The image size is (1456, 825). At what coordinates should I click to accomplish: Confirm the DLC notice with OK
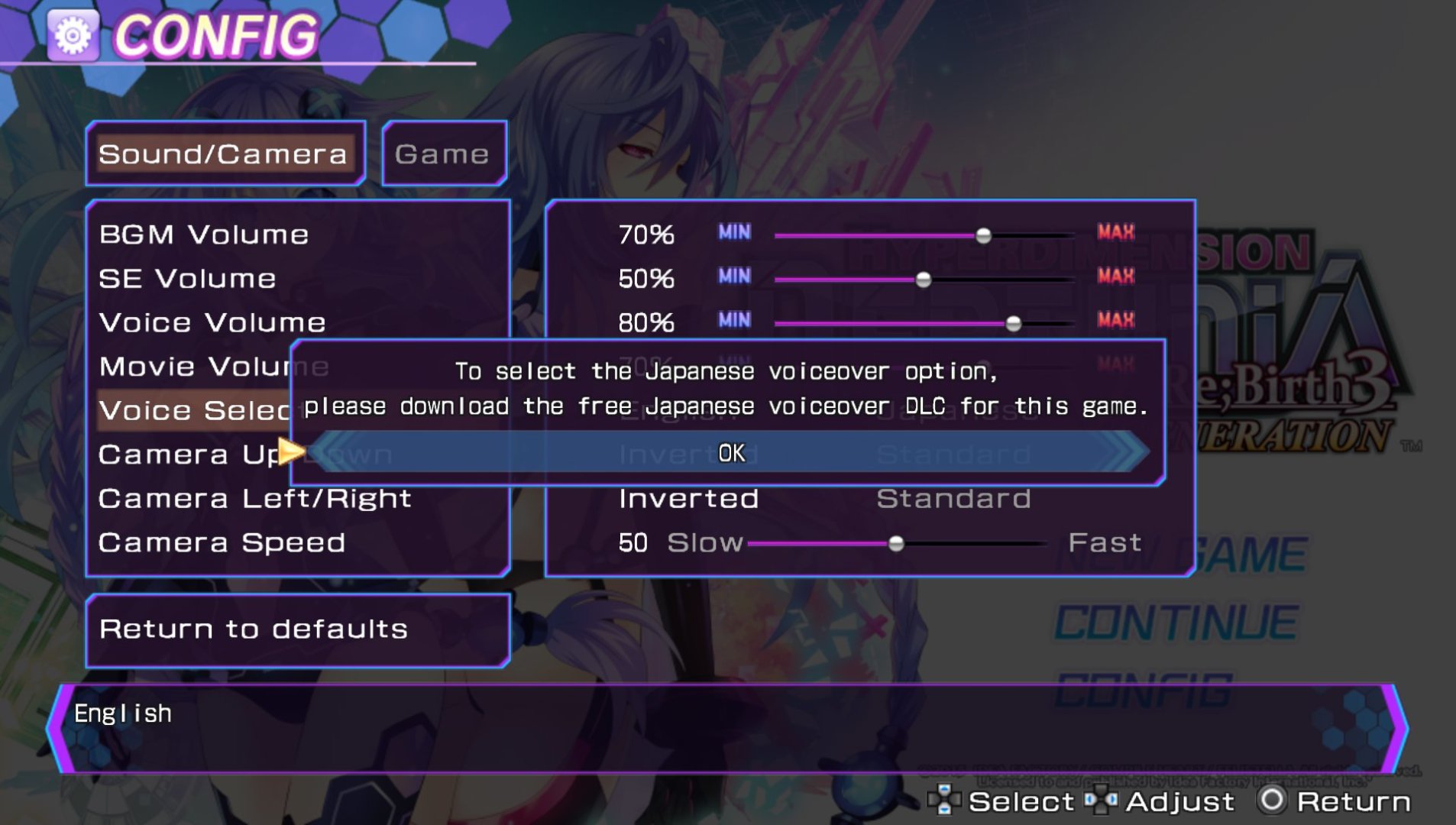click(x=731, y=453)
